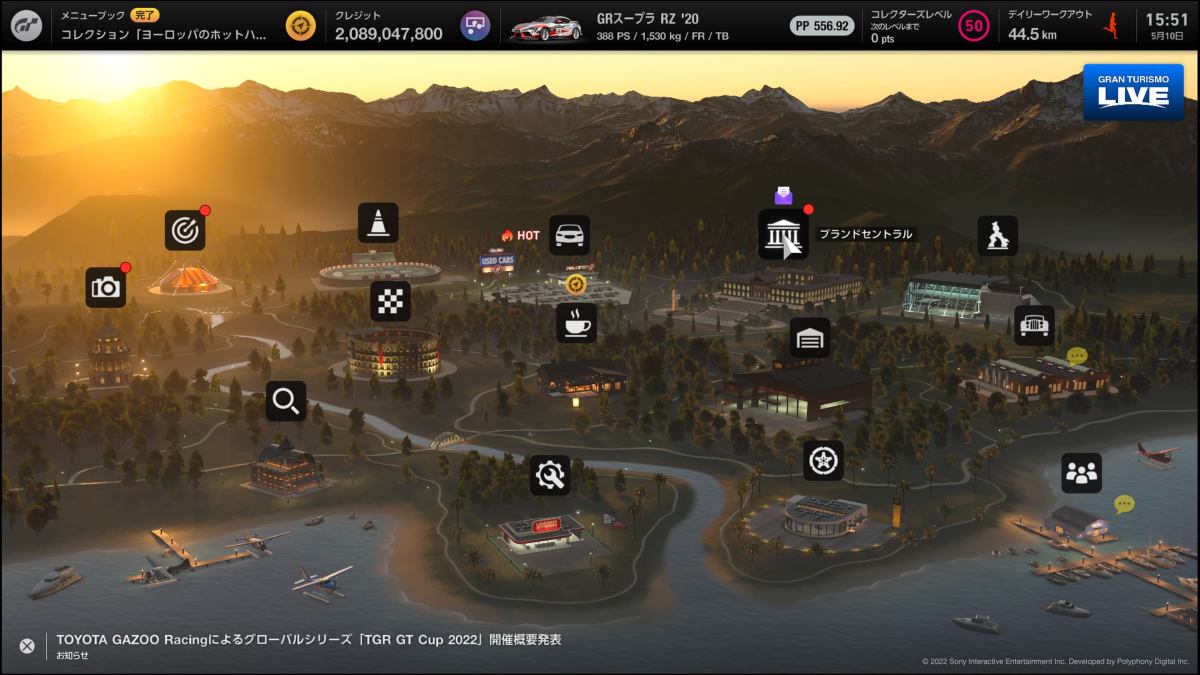This screenshot has height=675, width=1200.
Task: Dismiss the TGR GT Cup news ticker
Action: tap(27, 646)
